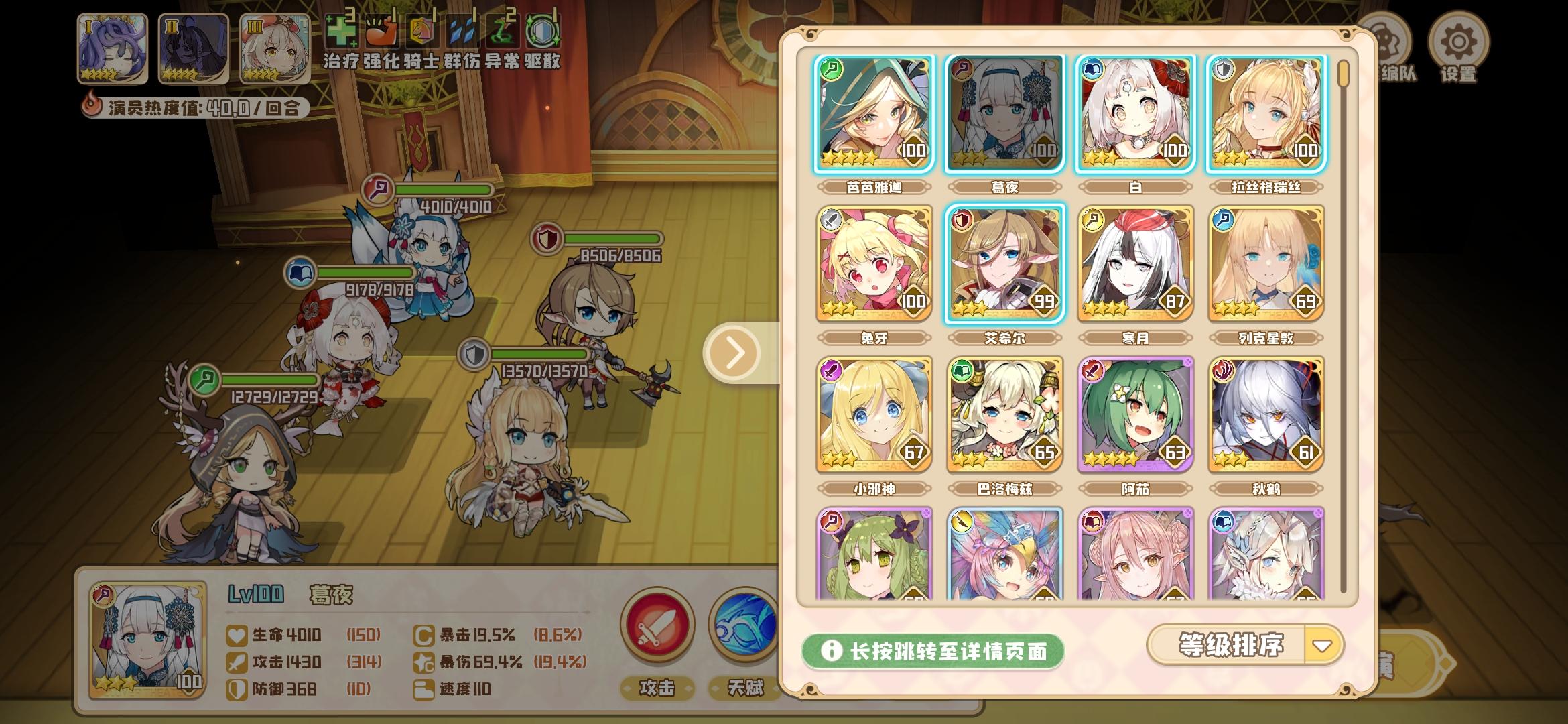
Task: Select the 驱散 (dispel) category icon
Action: tap(544, 30)
